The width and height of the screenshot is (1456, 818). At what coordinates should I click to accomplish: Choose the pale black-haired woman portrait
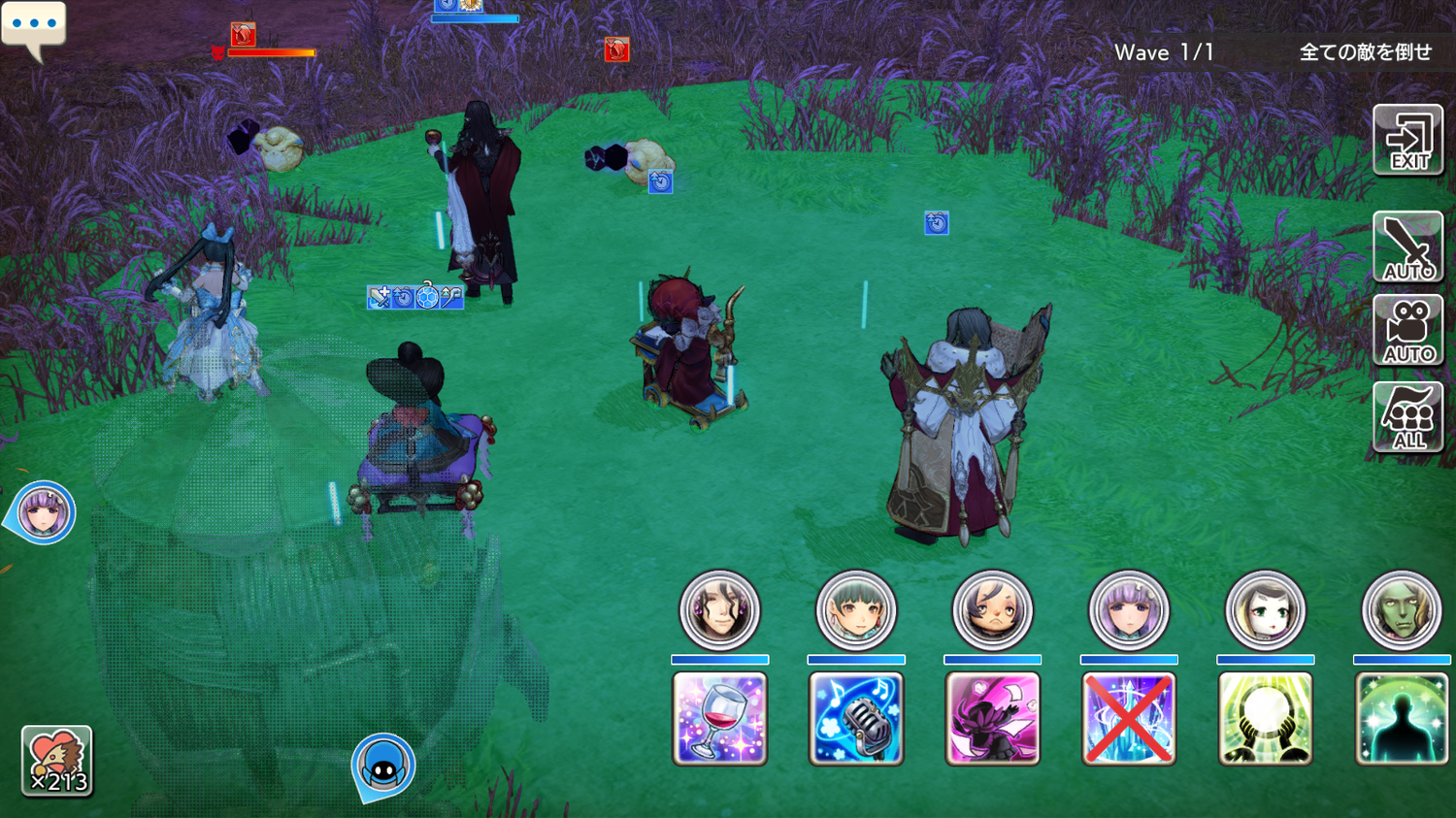click(x=1265, y=610)
